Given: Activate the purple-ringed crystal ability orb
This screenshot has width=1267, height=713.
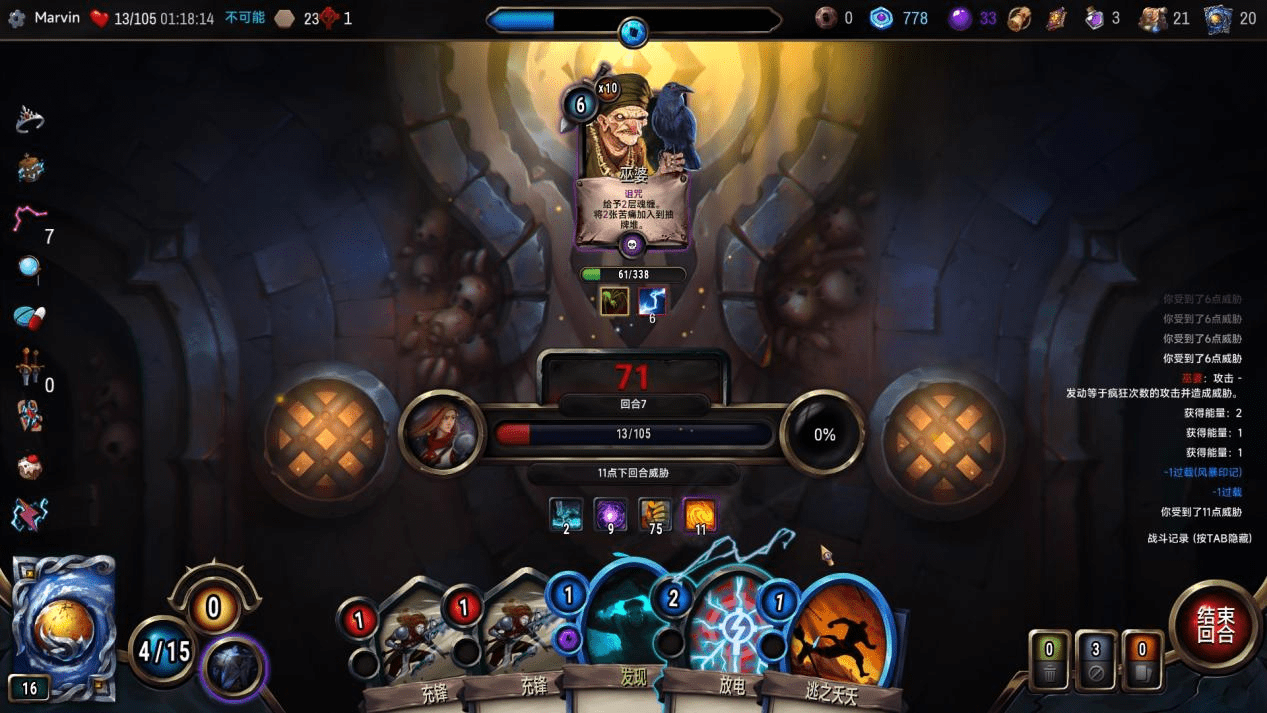Looking at the screenshot, I should (x=234, y=668).
